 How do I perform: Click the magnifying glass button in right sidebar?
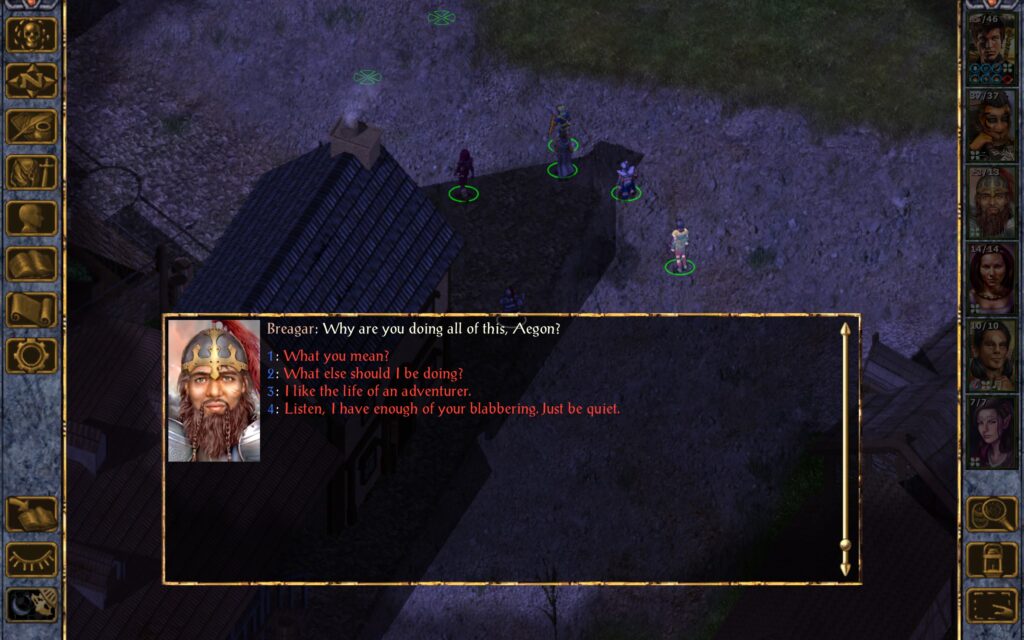(991, 515)
